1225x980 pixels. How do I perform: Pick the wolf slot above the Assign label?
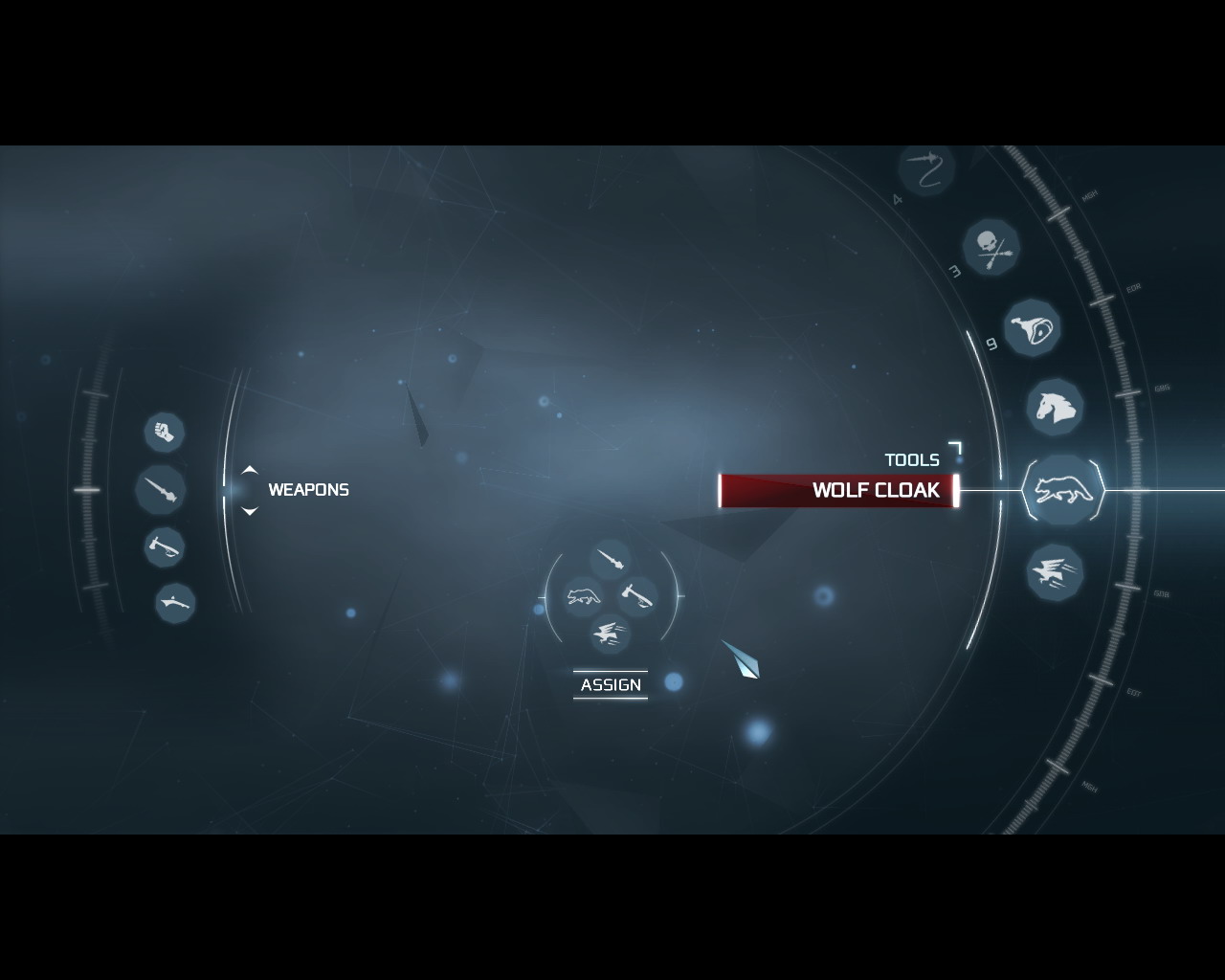(582, 596)
